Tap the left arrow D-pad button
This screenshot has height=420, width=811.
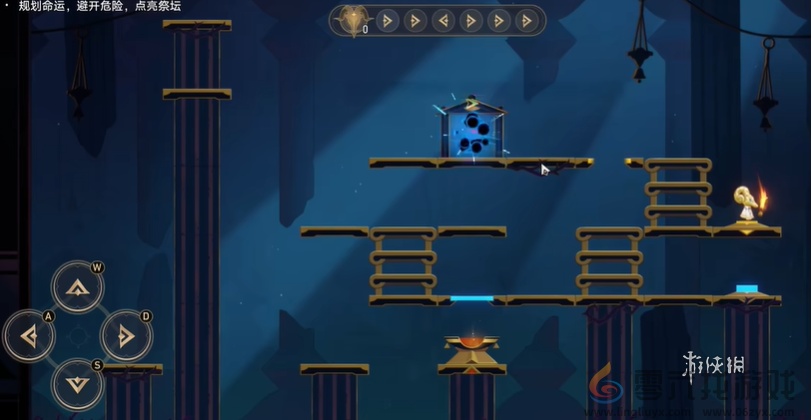point(29,336)
